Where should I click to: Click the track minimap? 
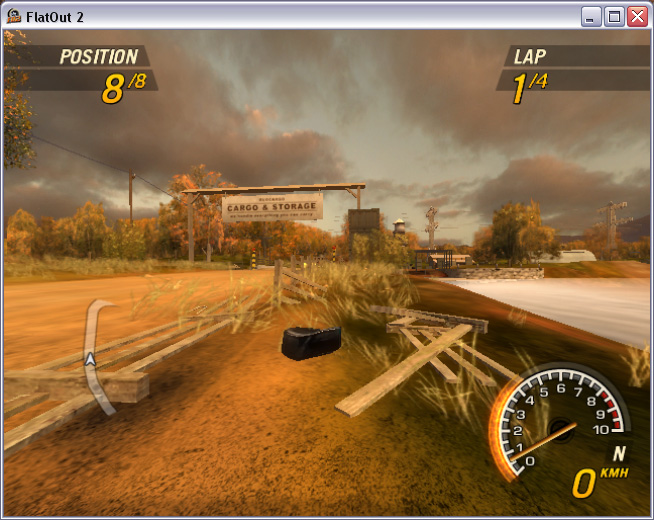(x=96, y=355)
